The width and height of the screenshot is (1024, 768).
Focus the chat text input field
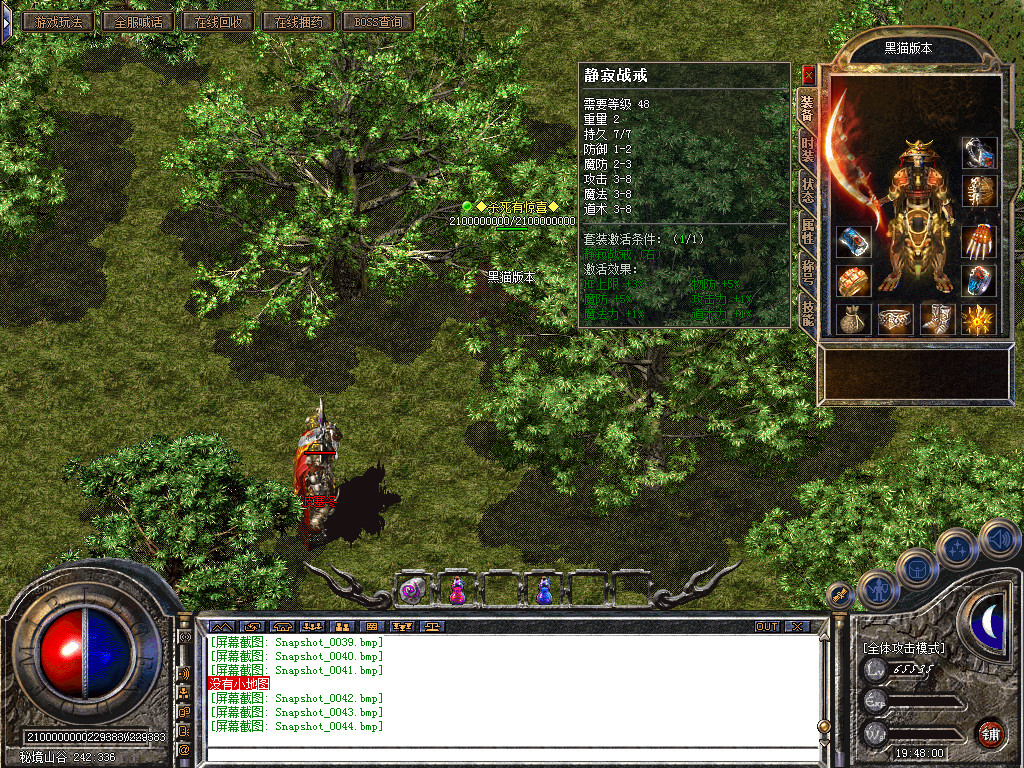pyautogui.click(x=510, y=755)
